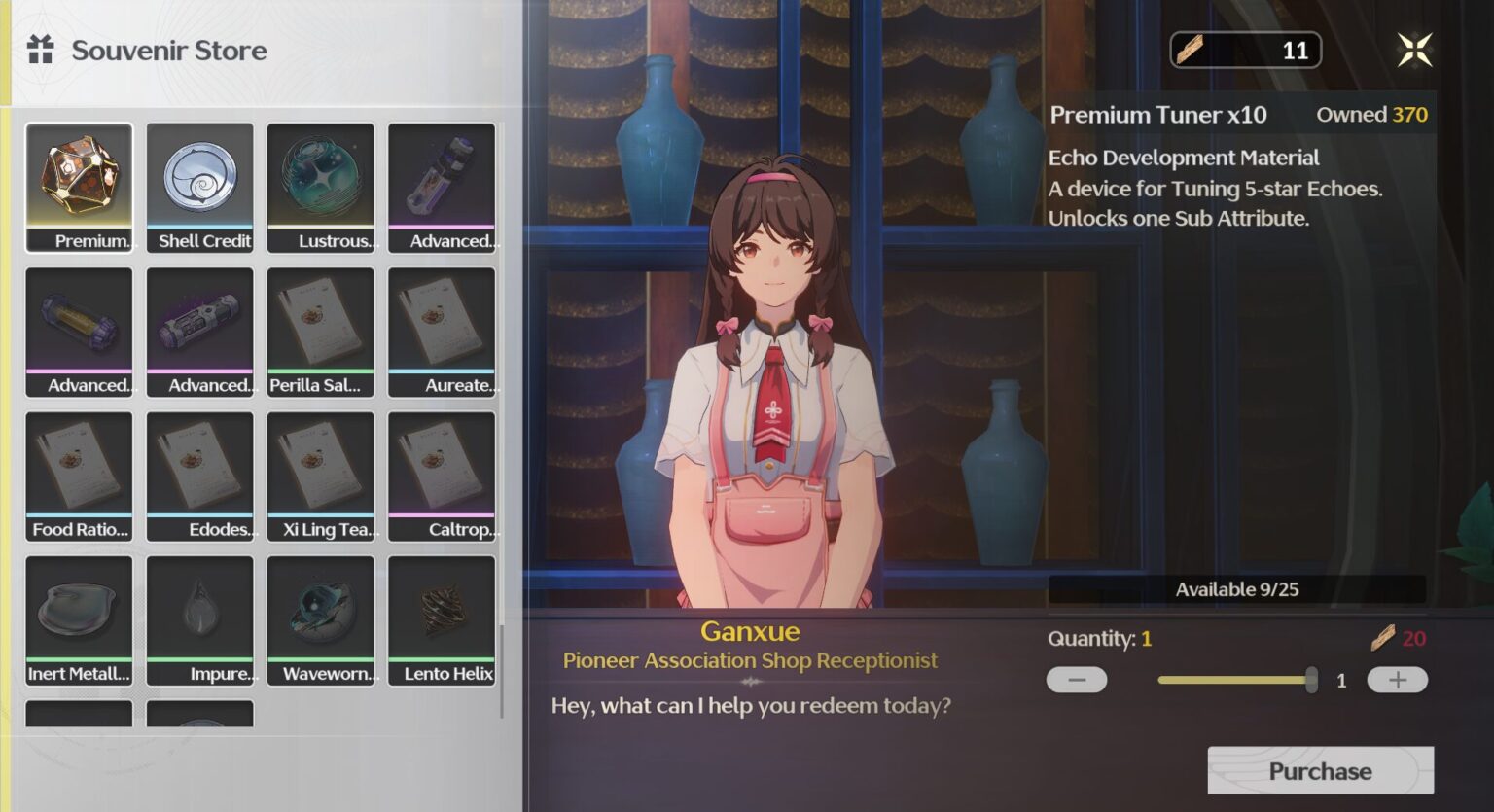Close the Souvenir Store

click(1414, 50)
